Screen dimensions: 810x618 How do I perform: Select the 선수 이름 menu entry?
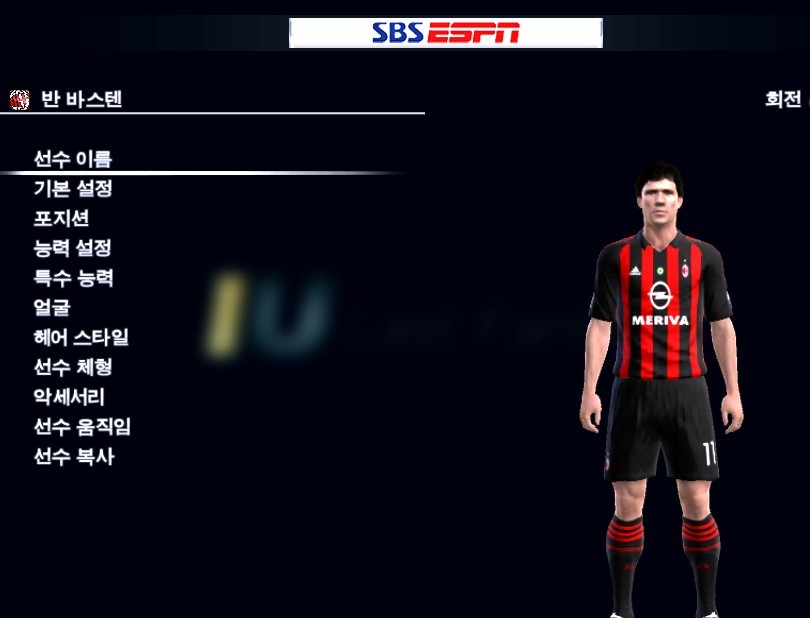click(73, 159)
